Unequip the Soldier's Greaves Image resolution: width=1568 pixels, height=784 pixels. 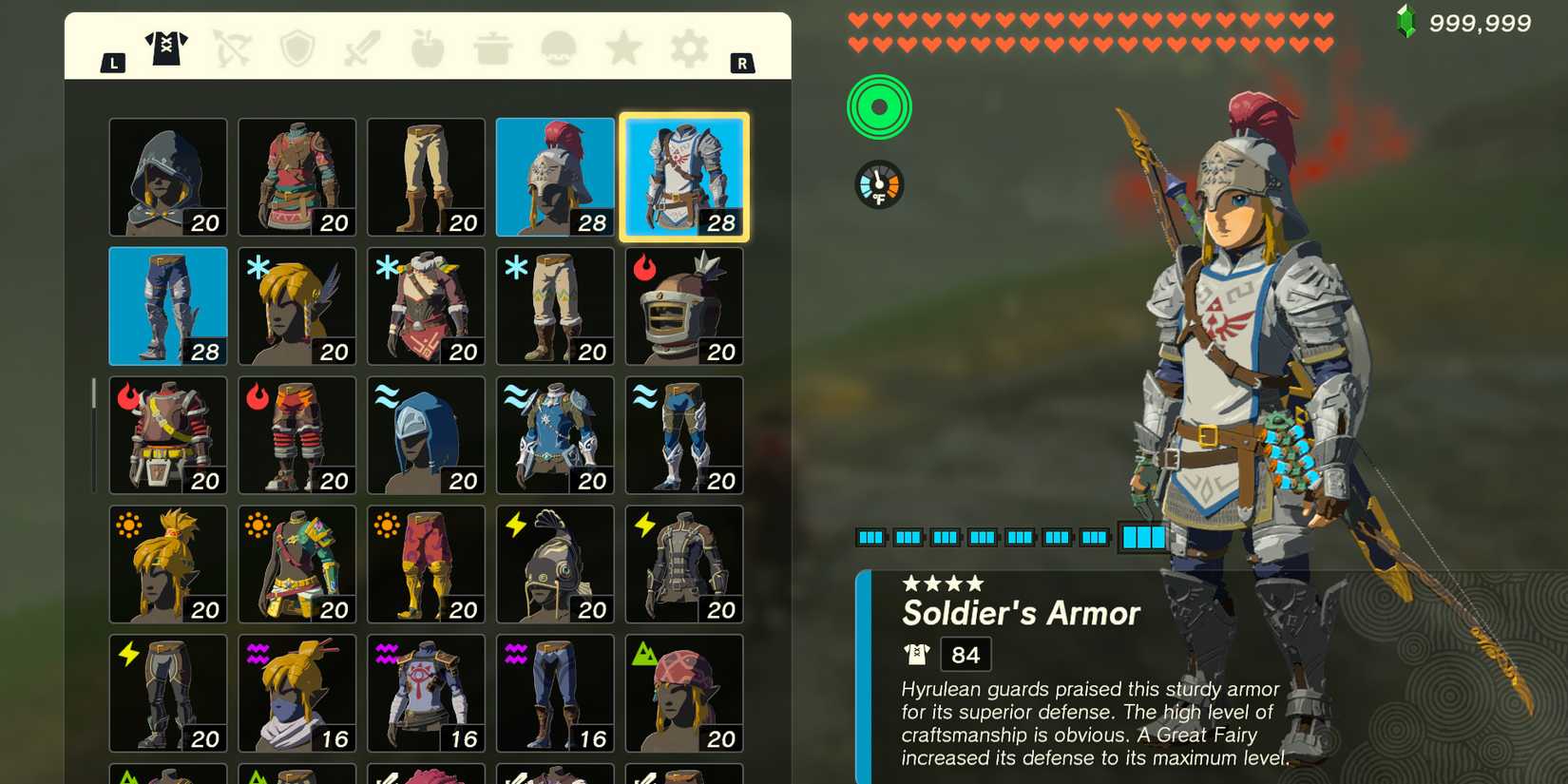(x=168, y=306)
